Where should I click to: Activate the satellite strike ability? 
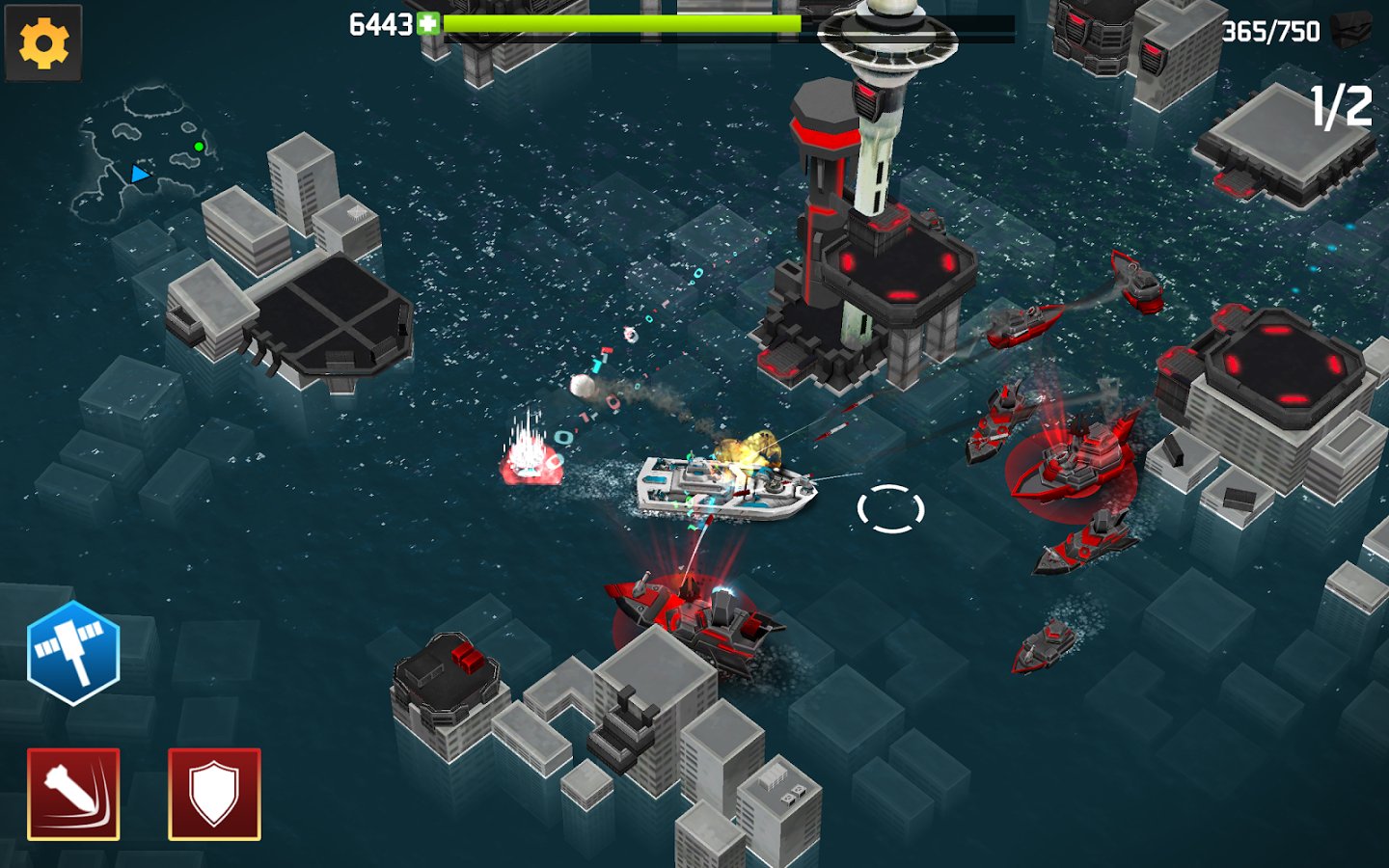73,653
